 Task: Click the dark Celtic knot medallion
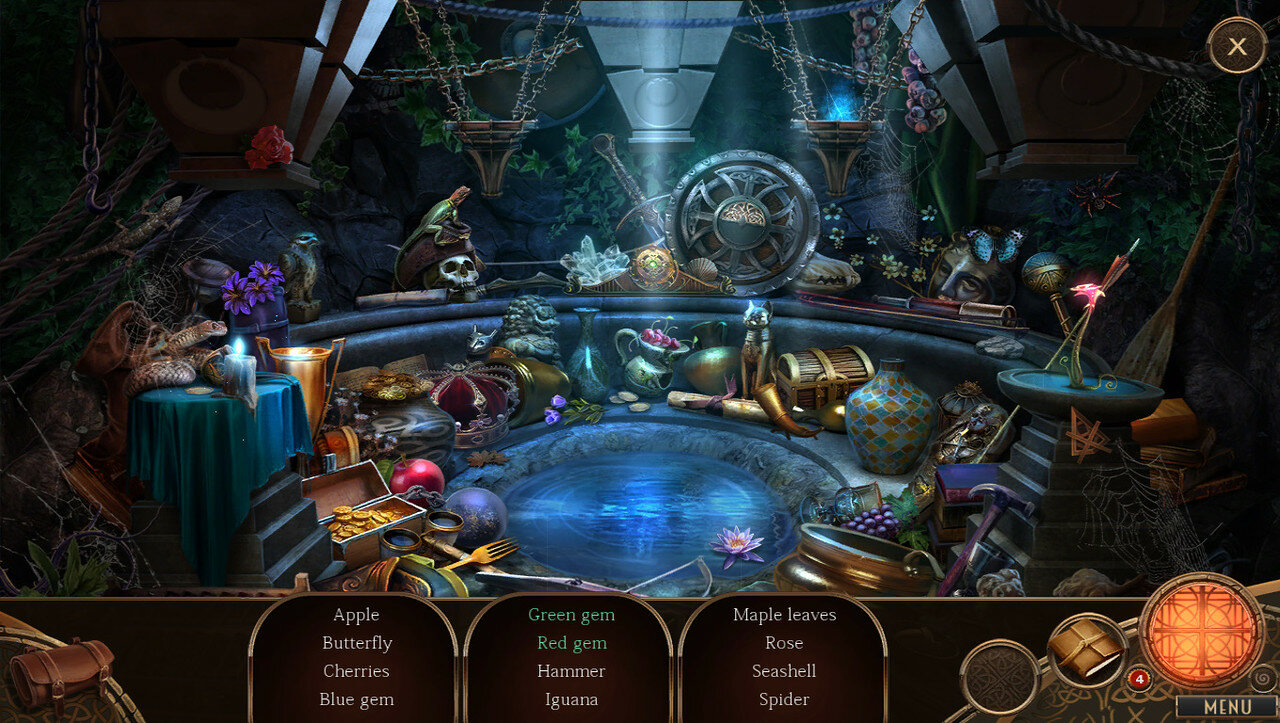click(999, 677)
